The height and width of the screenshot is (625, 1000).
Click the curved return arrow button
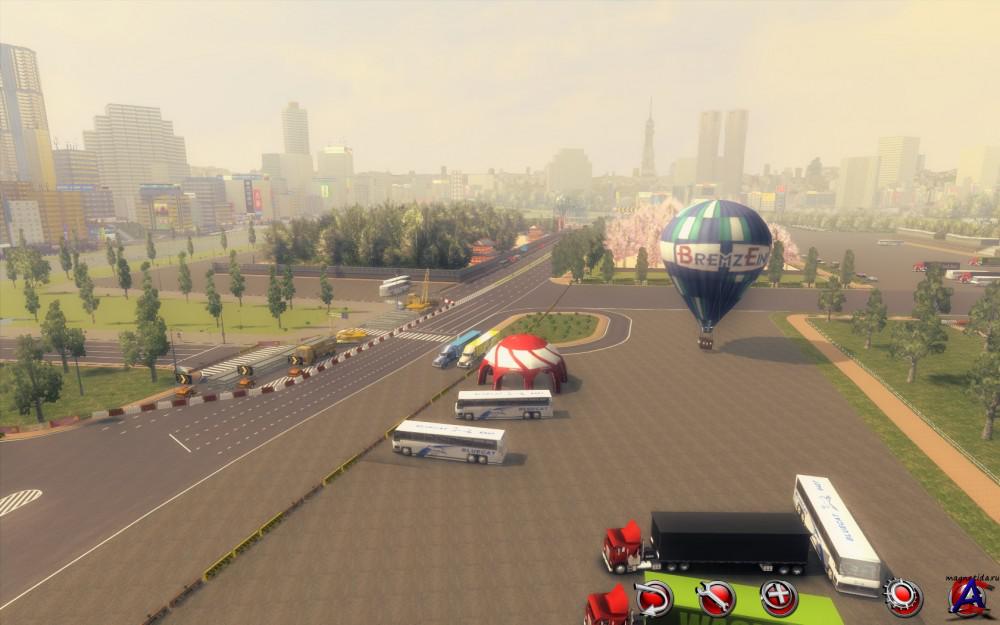point(654,598)
